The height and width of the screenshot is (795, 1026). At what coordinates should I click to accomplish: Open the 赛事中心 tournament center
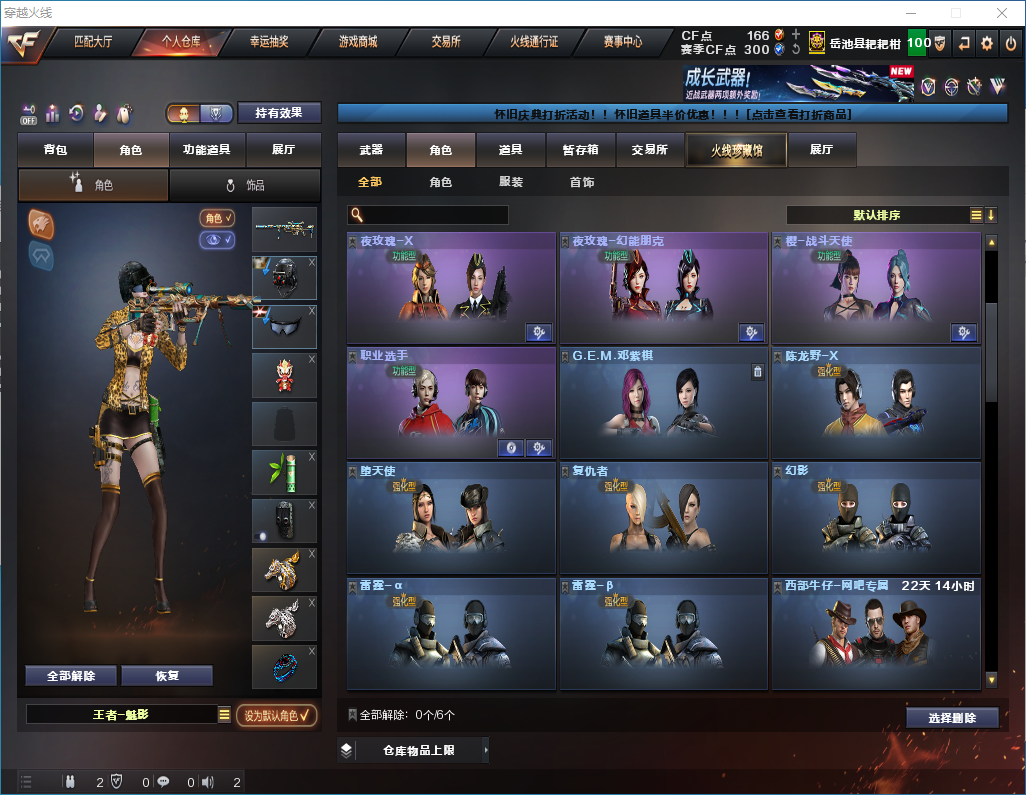point(622,42)
